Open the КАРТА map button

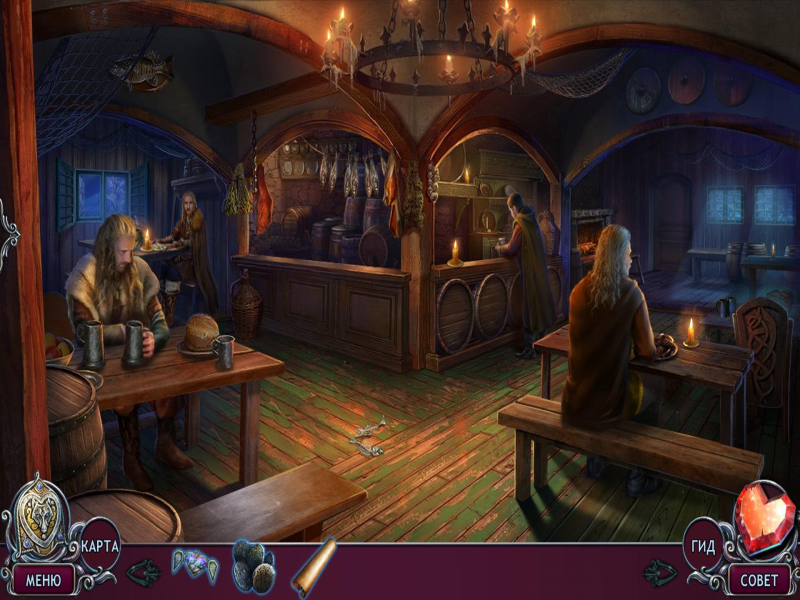point(100,546)
